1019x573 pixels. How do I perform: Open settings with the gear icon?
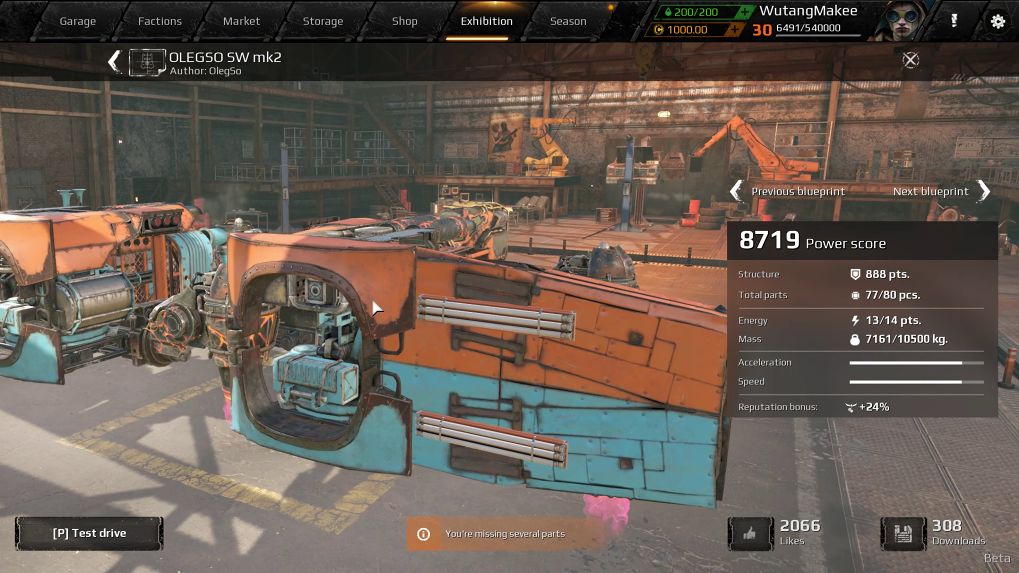[997, 21]
